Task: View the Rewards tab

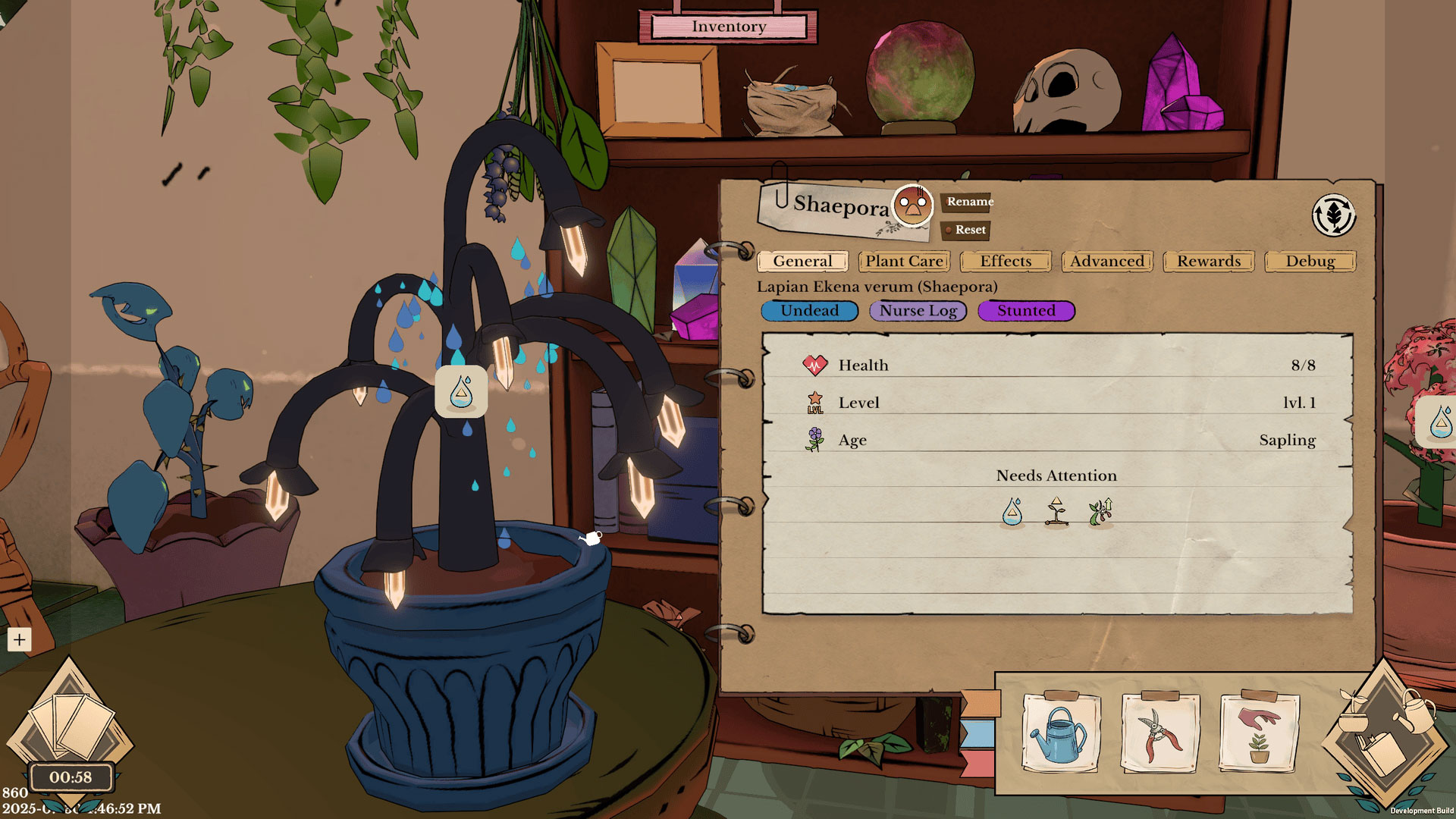Action: (x=1209, y=262)
